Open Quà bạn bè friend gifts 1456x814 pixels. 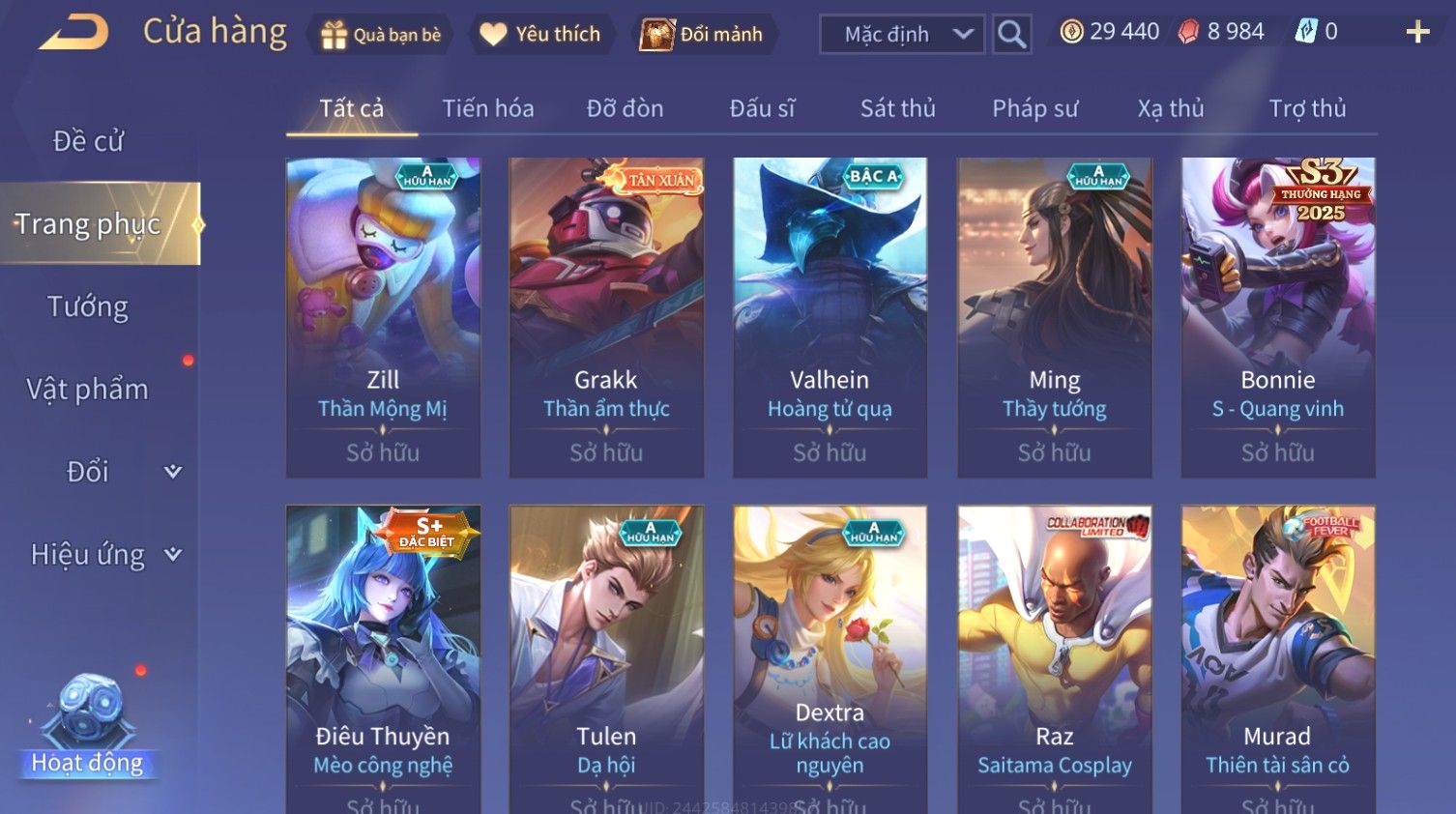[381, 35]
